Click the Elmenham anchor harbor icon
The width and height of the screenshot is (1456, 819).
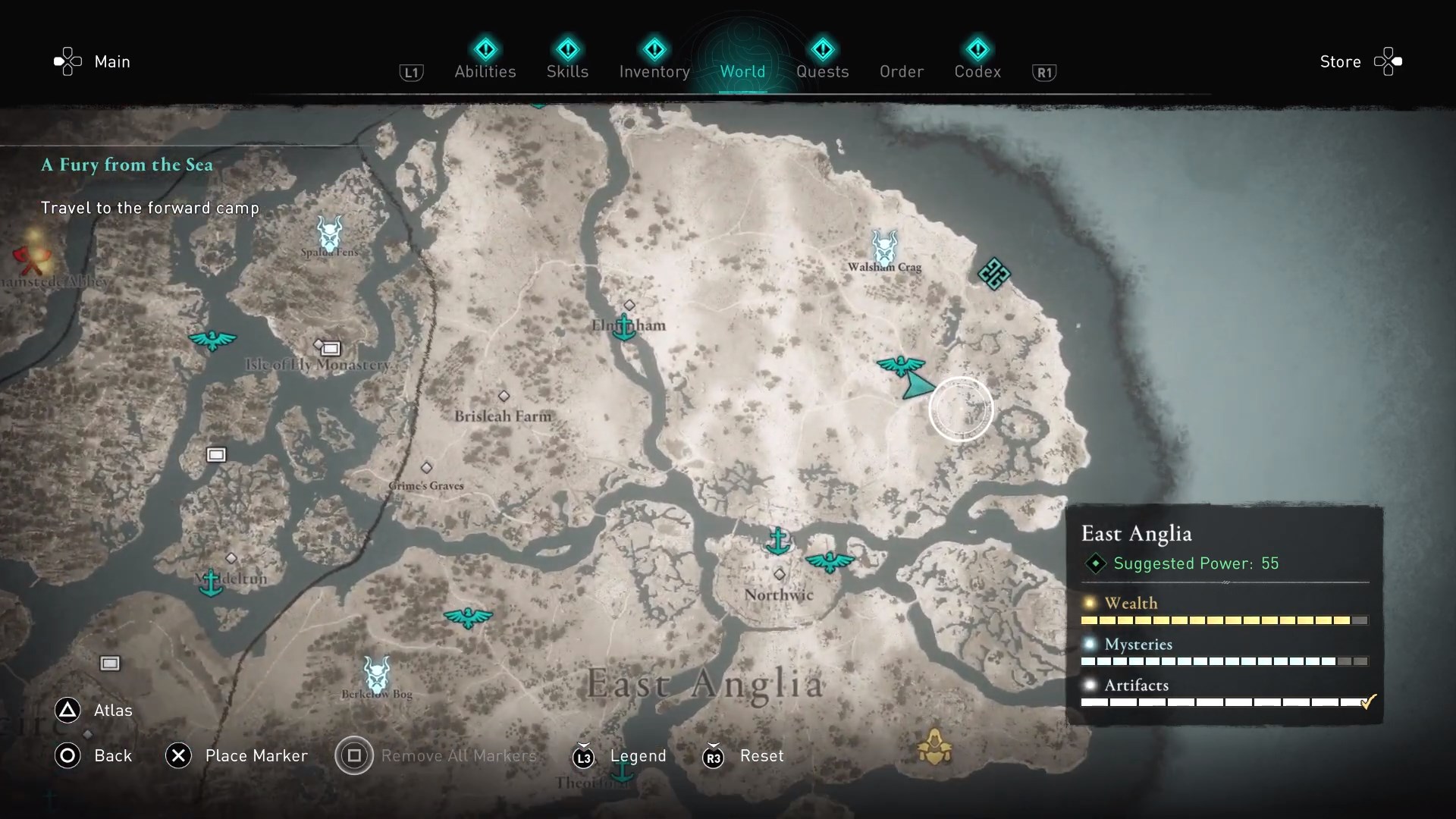pyautogui.click(x=623, y=328)
